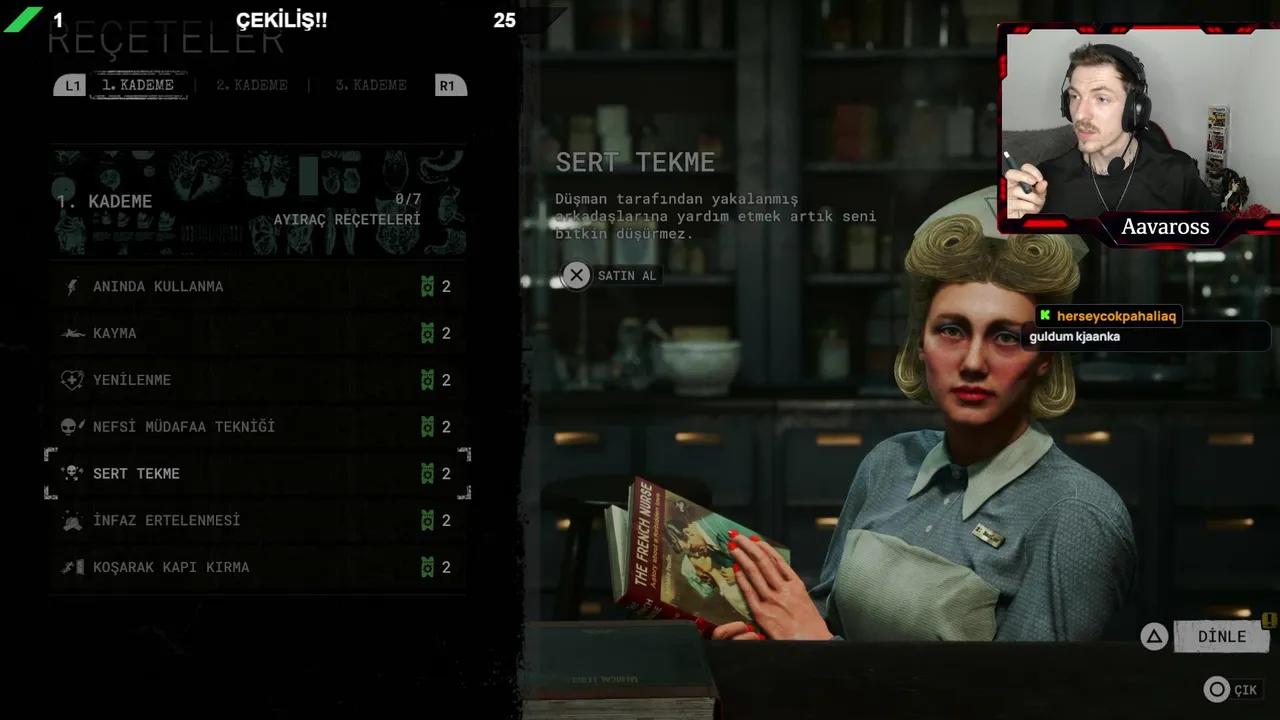Switch to the 1. Kademe tab

138,85
